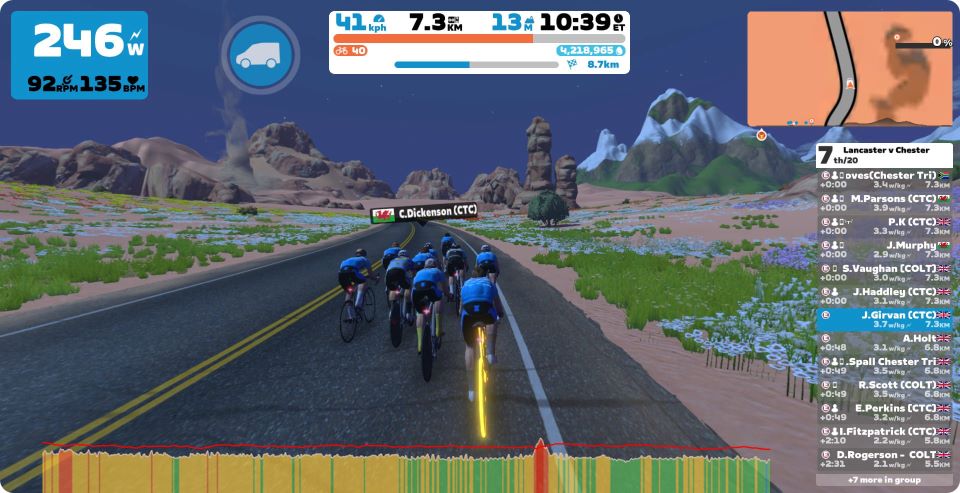Pick R.Scott (COLT) rider row
The image size is (960, 493).
click(884, 389)
